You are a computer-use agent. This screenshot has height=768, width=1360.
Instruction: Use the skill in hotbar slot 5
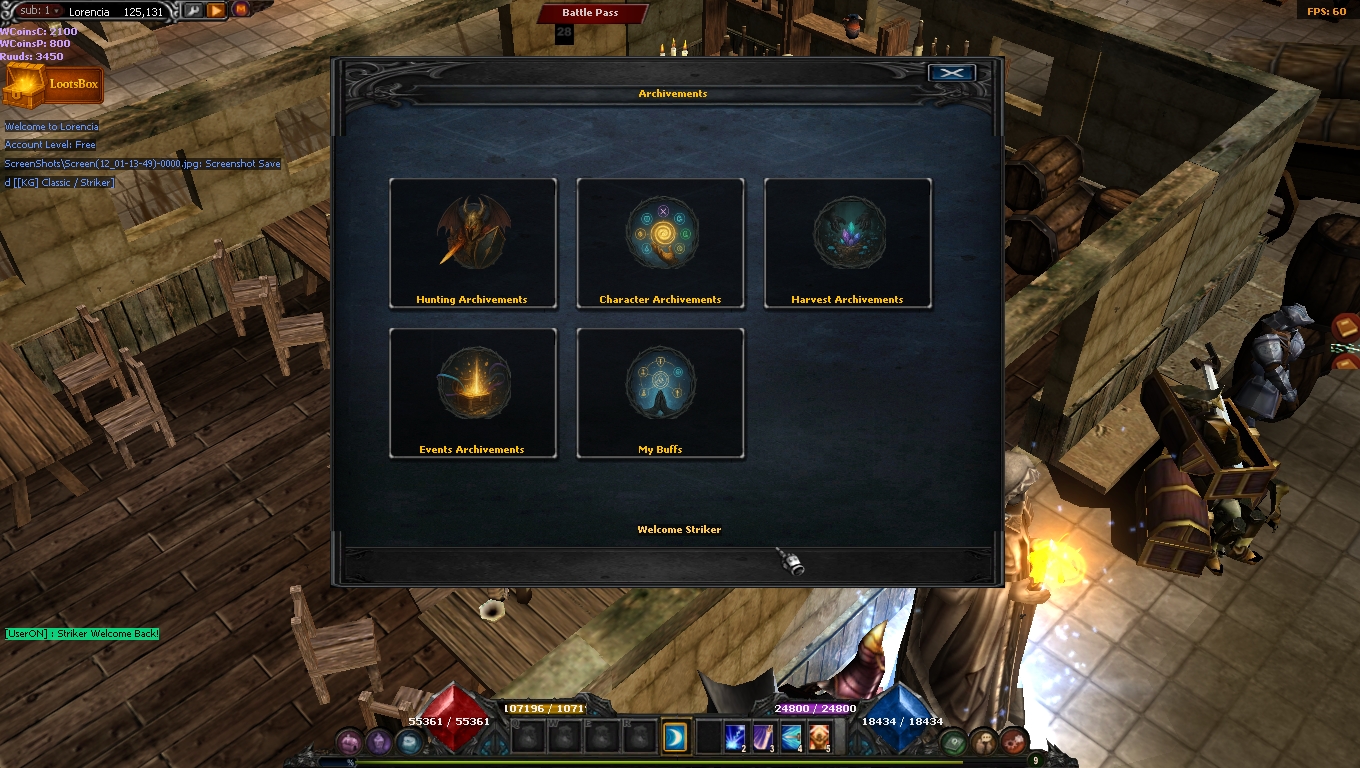click(x=821, y=738)
